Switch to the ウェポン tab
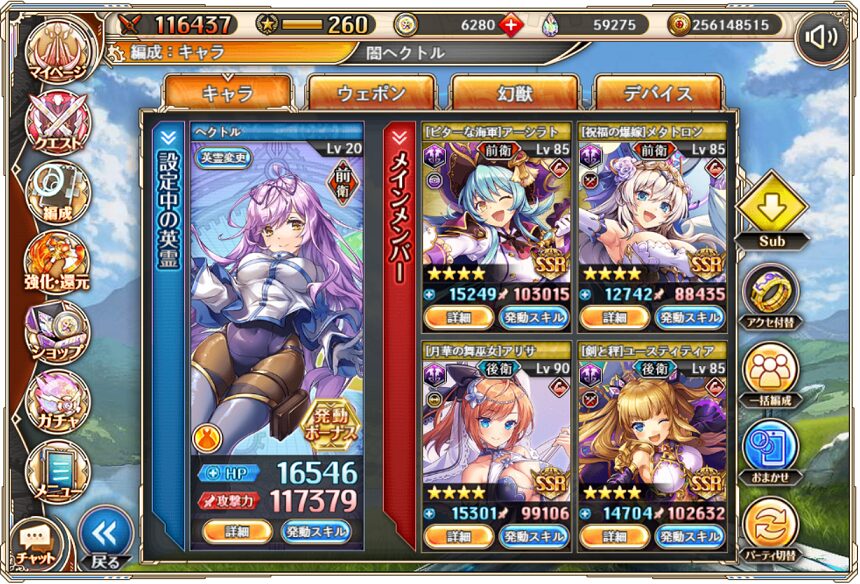The image size is (860, 584). tap(371, 94)
